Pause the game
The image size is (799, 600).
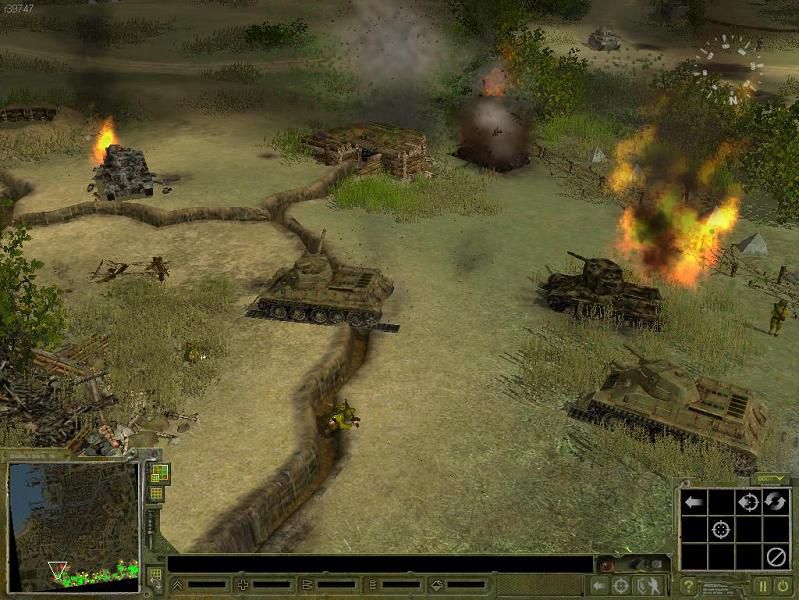coord(762,587)
